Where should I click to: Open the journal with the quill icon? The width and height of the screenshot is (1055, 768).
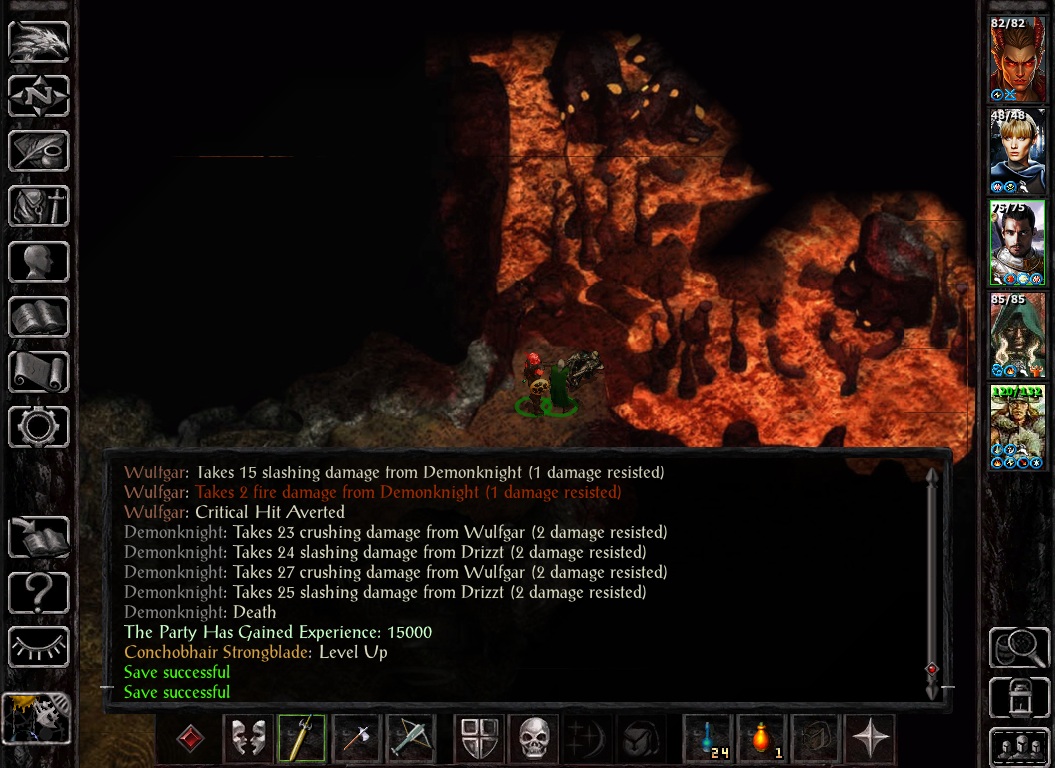tap(39, 151)
